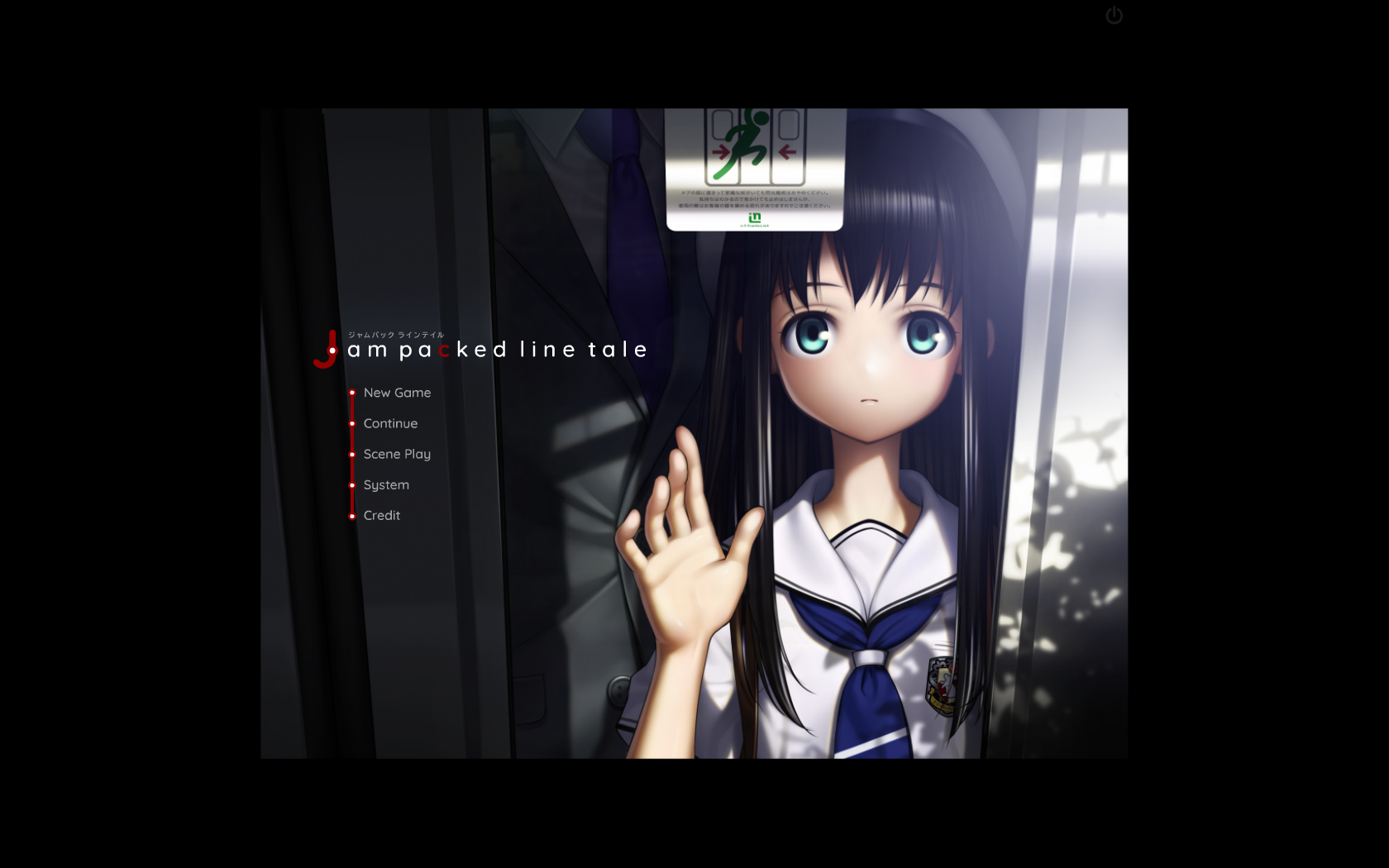Click the power icon in the corner

(x=1114, y=16)
